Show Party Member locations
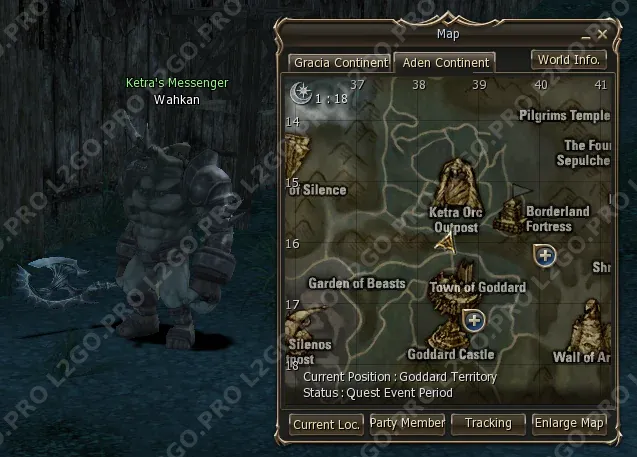The width and height of the screenshot is (637, 457). (x=407, y=423)
